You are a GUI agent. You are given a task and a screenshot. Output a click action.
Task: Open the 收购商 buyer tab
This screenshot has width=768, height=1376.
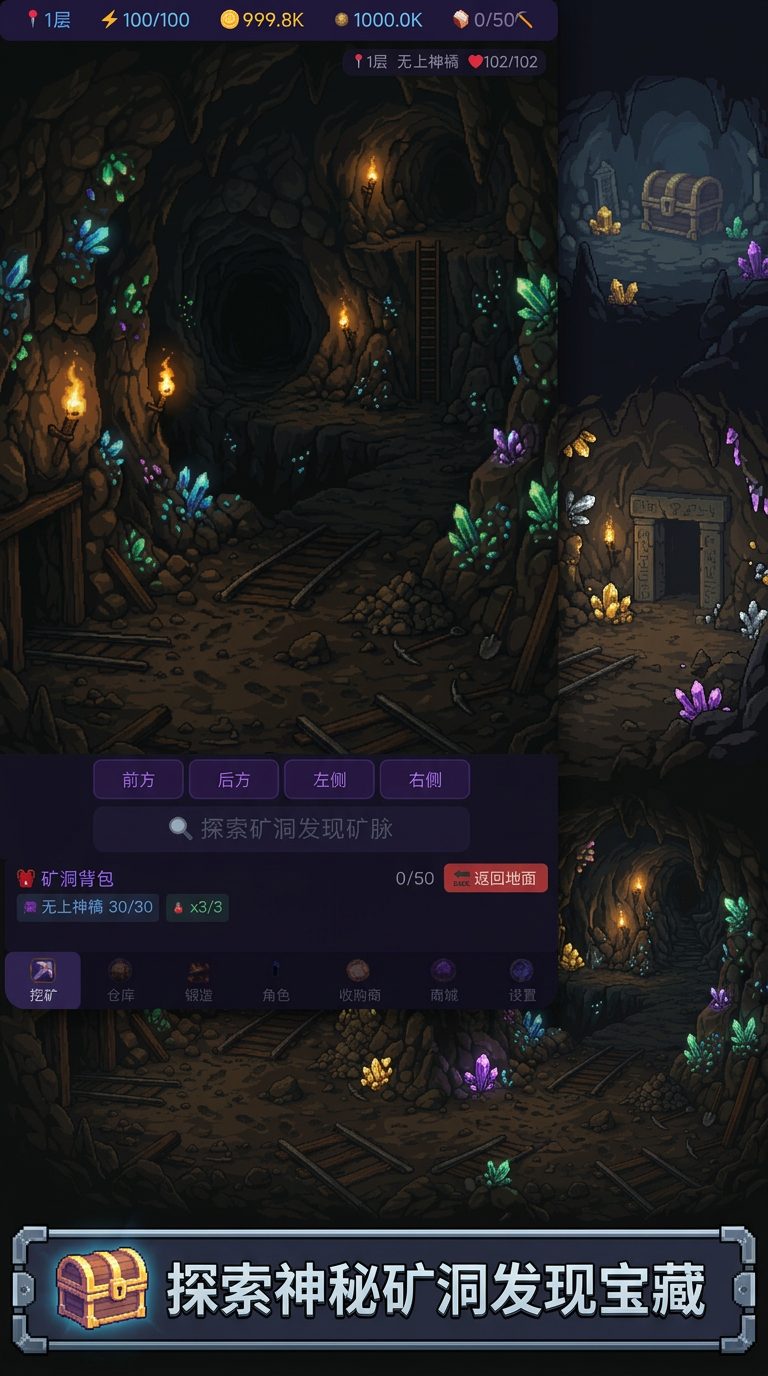[359, 981]
